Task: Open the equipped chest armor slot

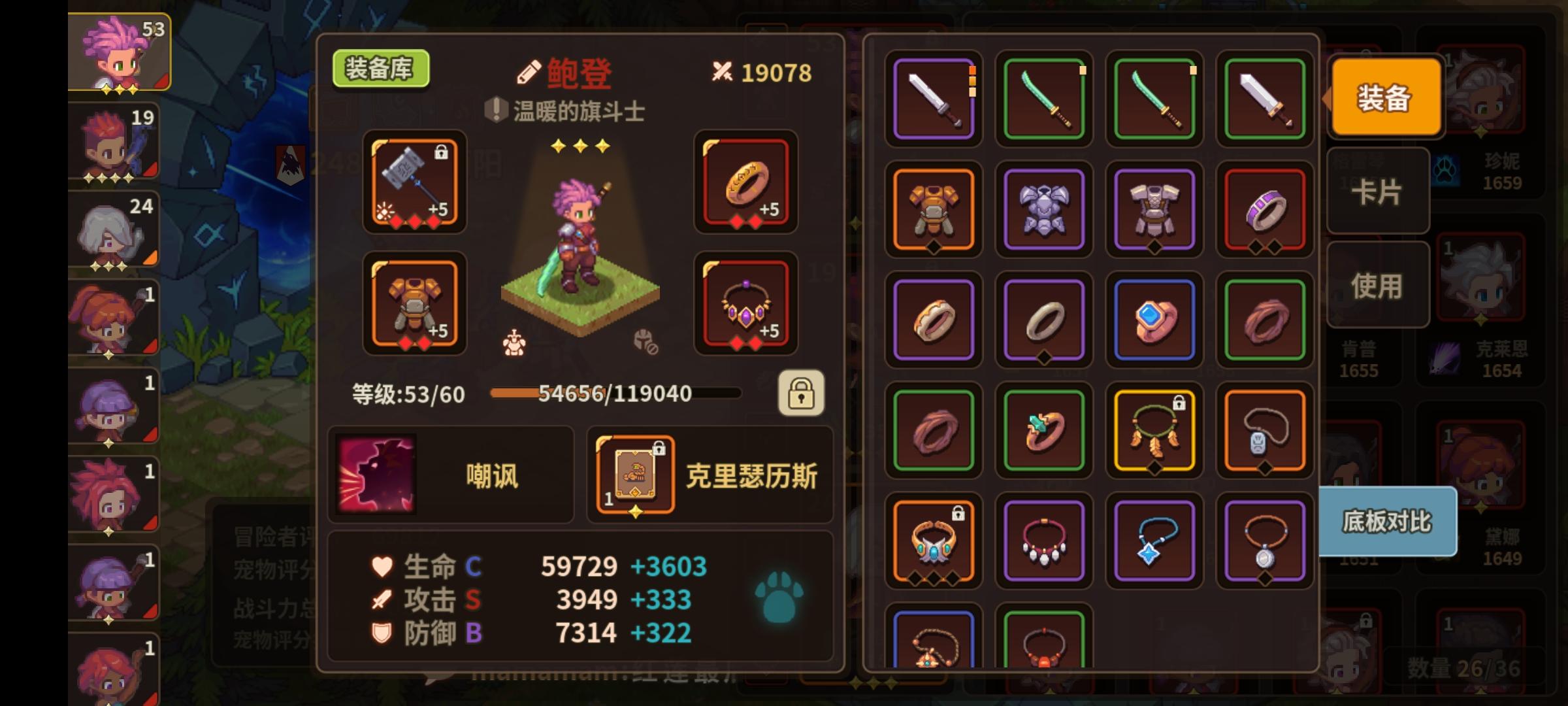Action: click(x=414, y=304)
